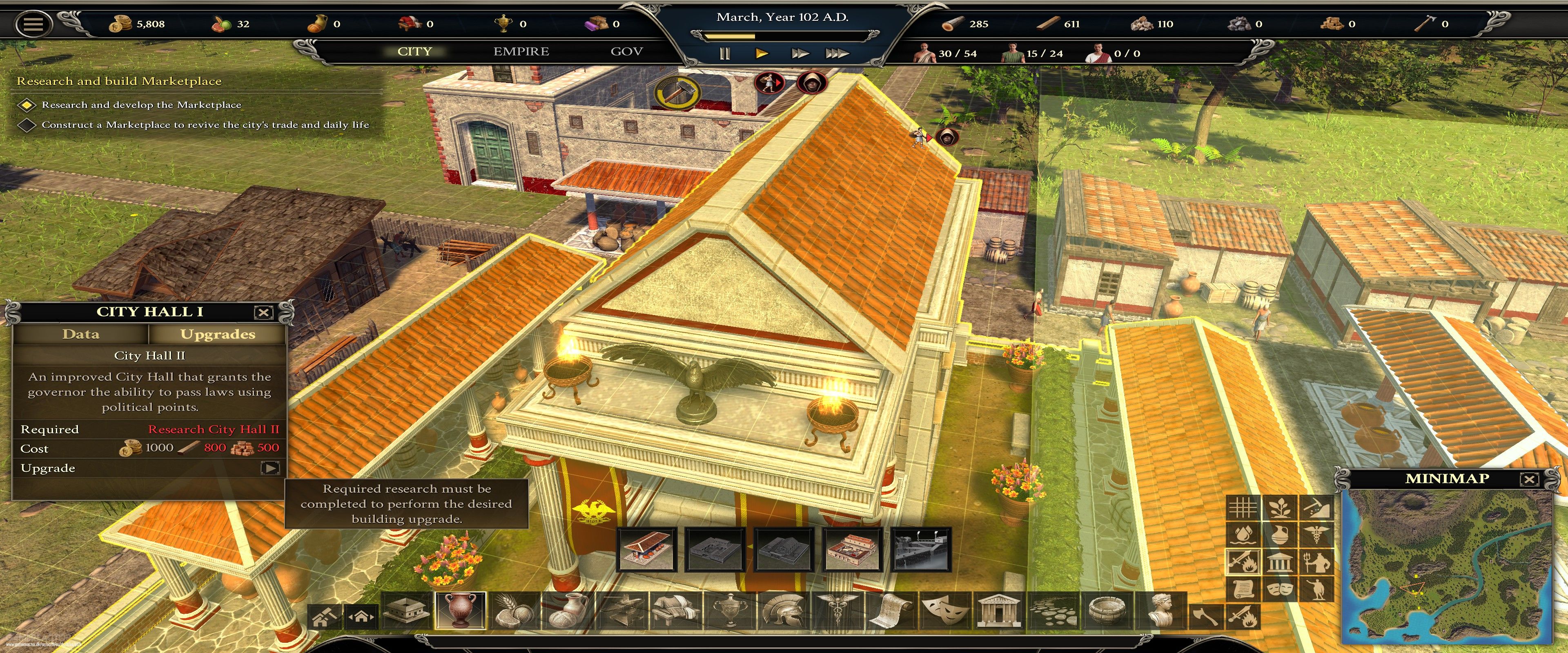Viewport: 1568px width, 653px height.
Task: Start the City Hall II upgrade arrow
Action: 269,468
